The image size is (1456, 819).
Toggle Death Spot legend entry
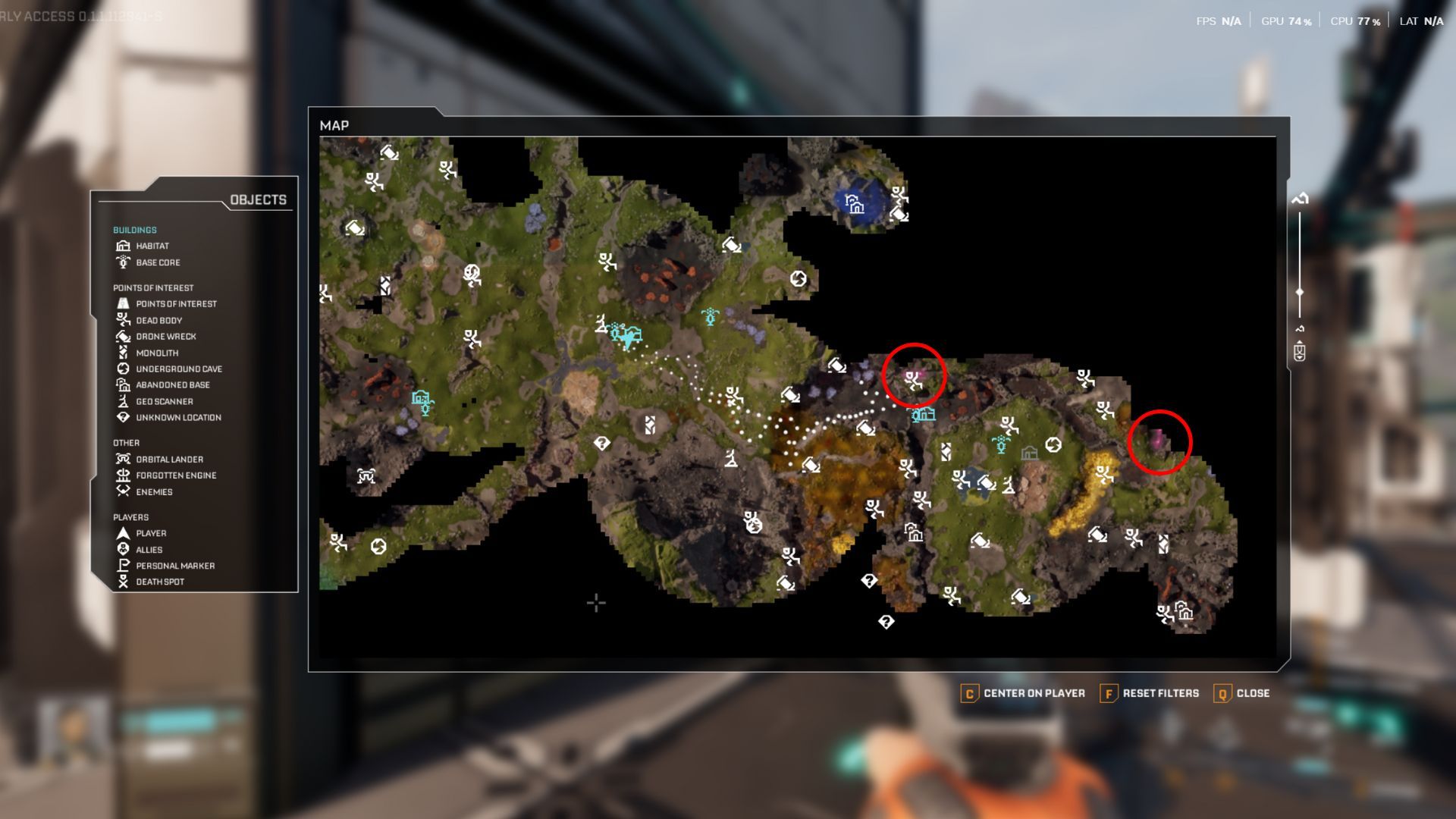click(x=159, y=582)
